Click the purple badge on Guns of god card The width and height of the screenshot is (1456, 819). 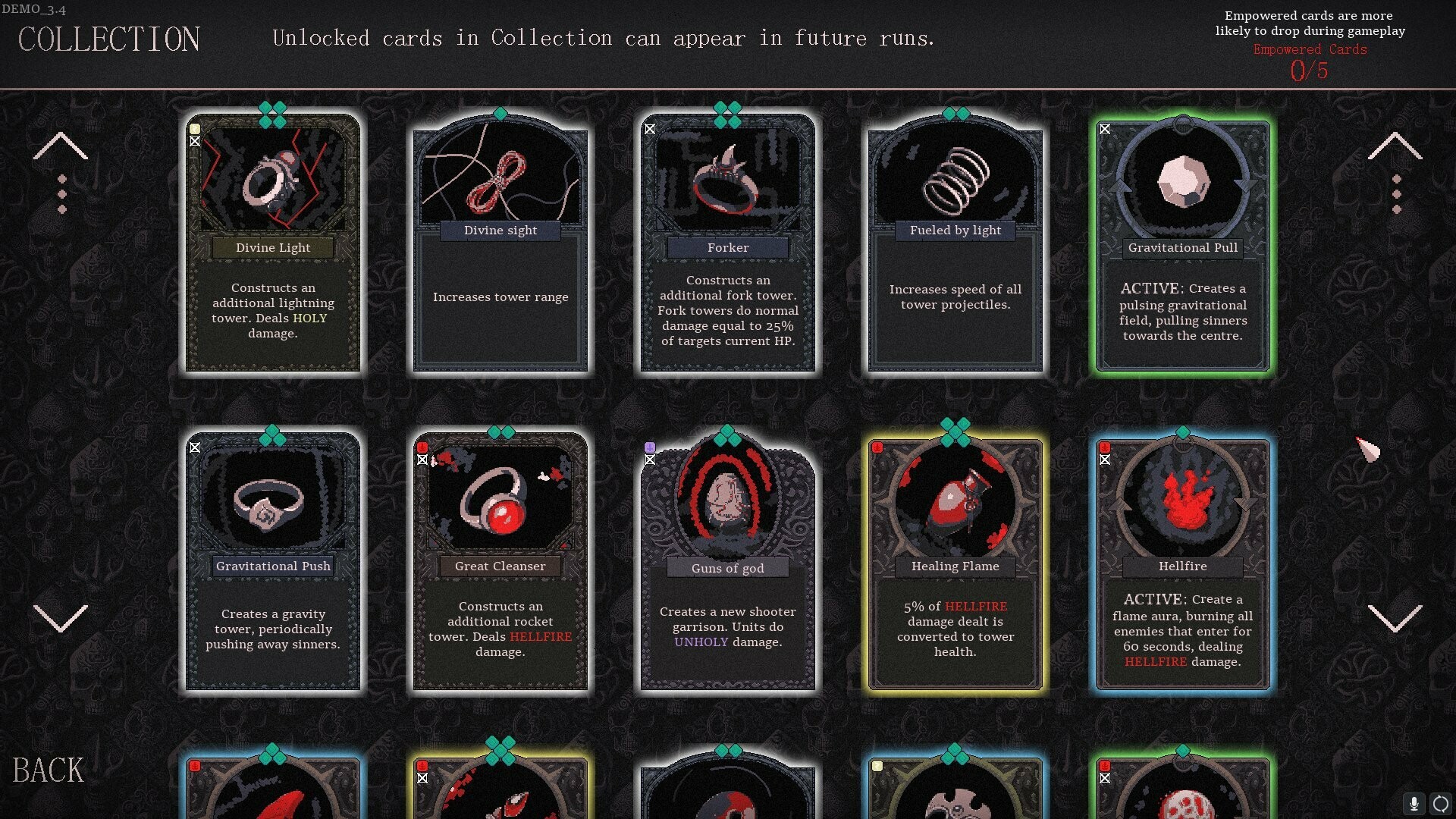point(649,447)
